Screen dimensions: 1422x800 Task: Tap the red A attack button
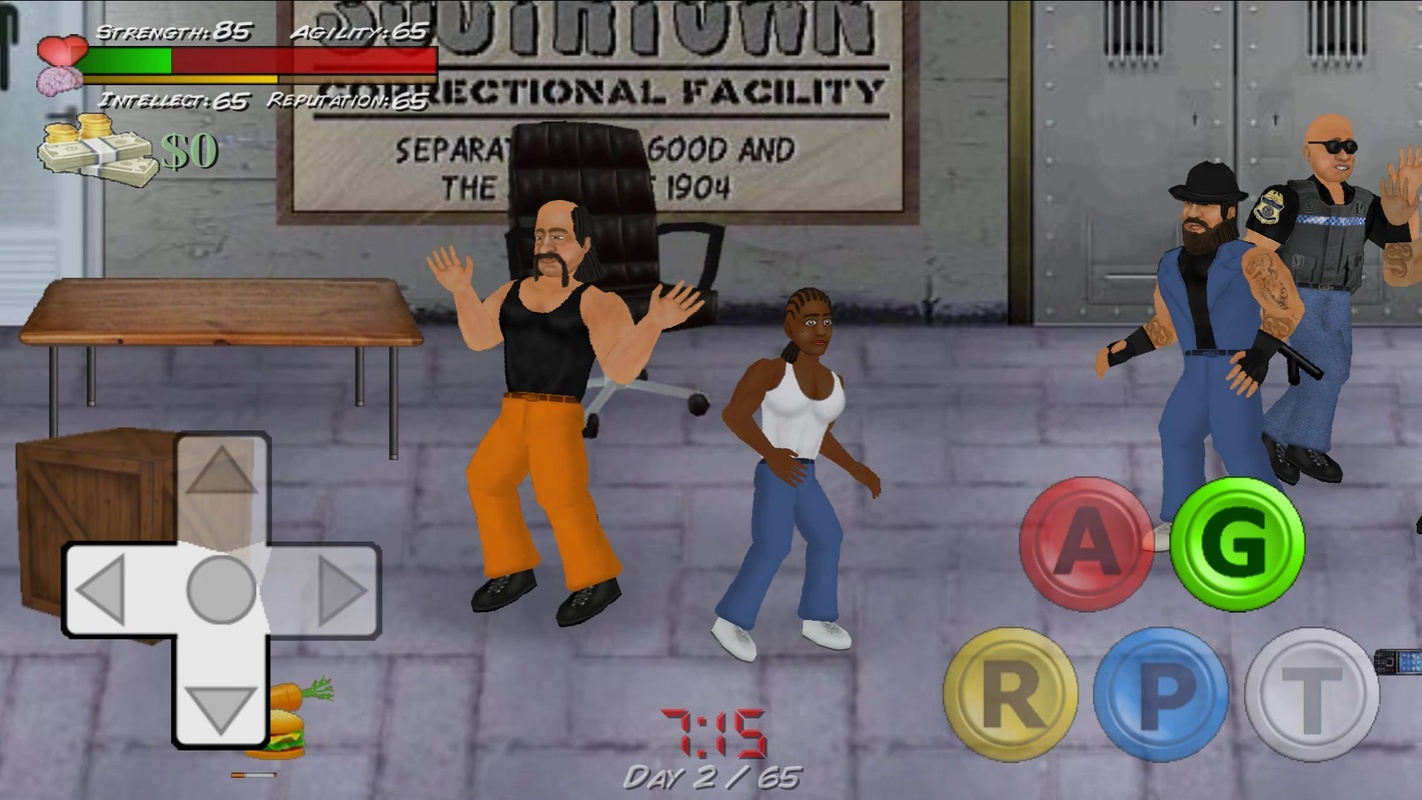(x=1086, y=544)
